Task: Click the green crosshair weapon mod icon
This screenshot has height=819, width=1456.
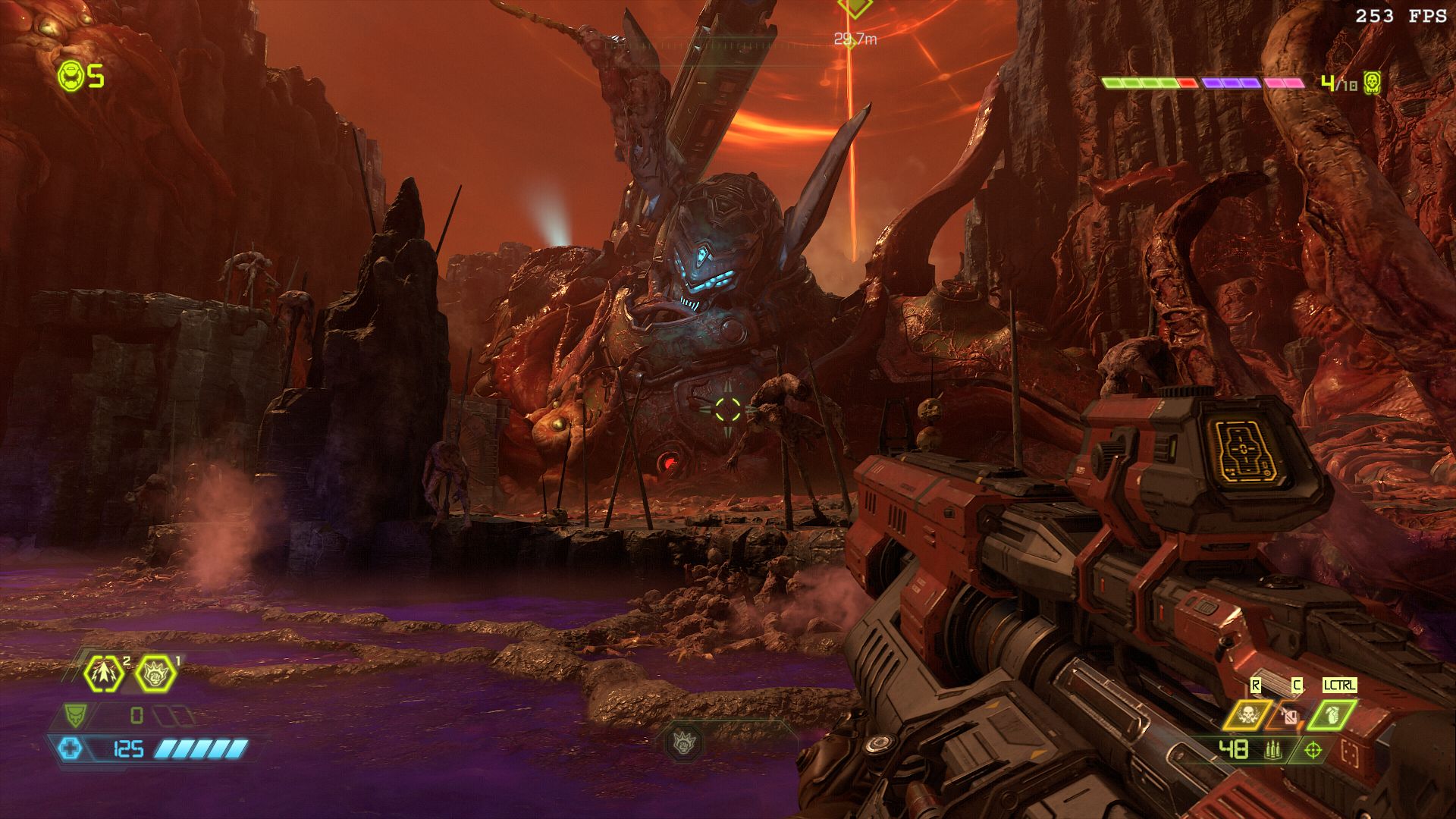Action: [x=1313, y=750]
